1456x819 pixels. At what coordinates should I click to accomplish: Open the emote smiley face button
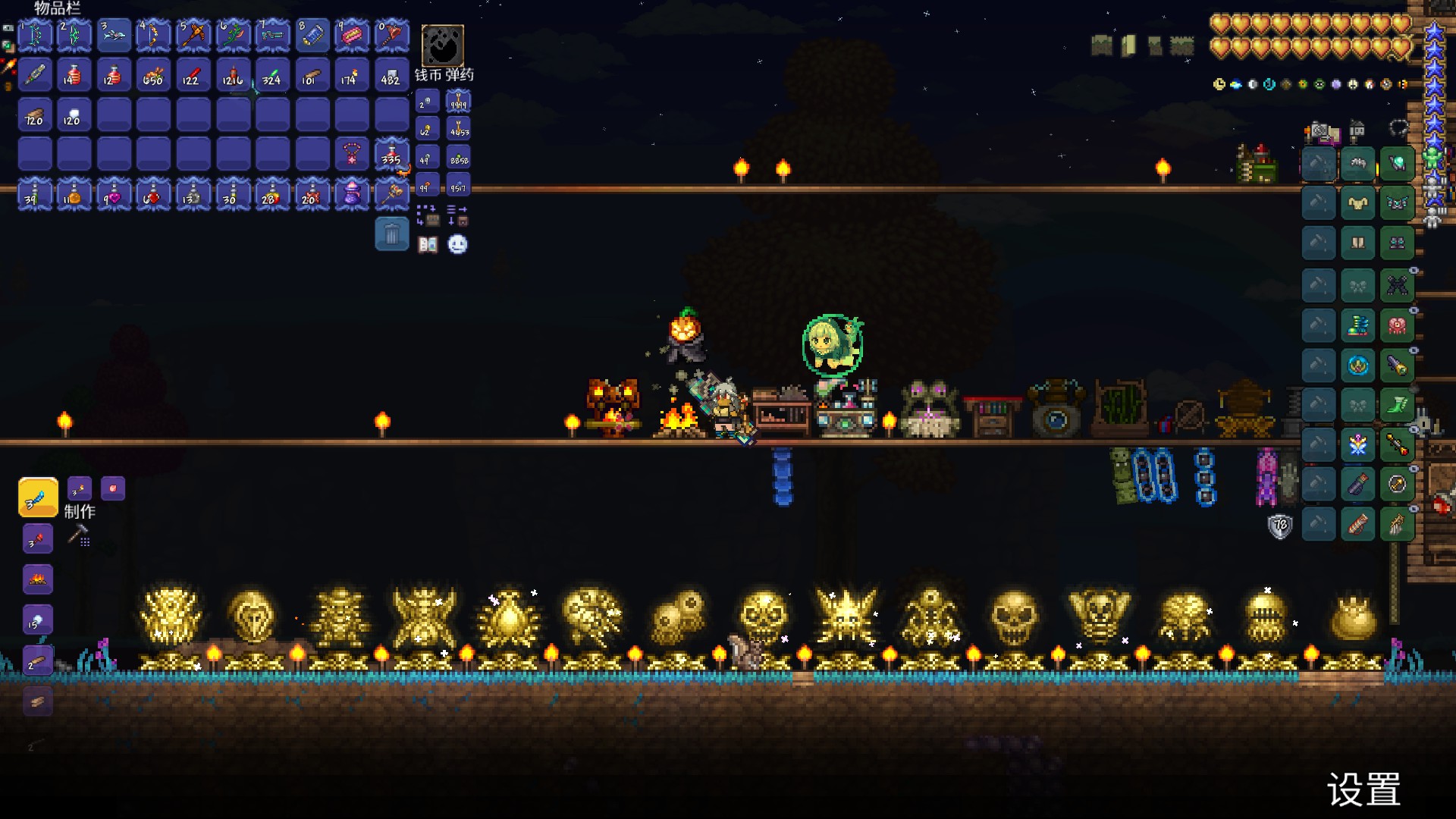[457, 244]
